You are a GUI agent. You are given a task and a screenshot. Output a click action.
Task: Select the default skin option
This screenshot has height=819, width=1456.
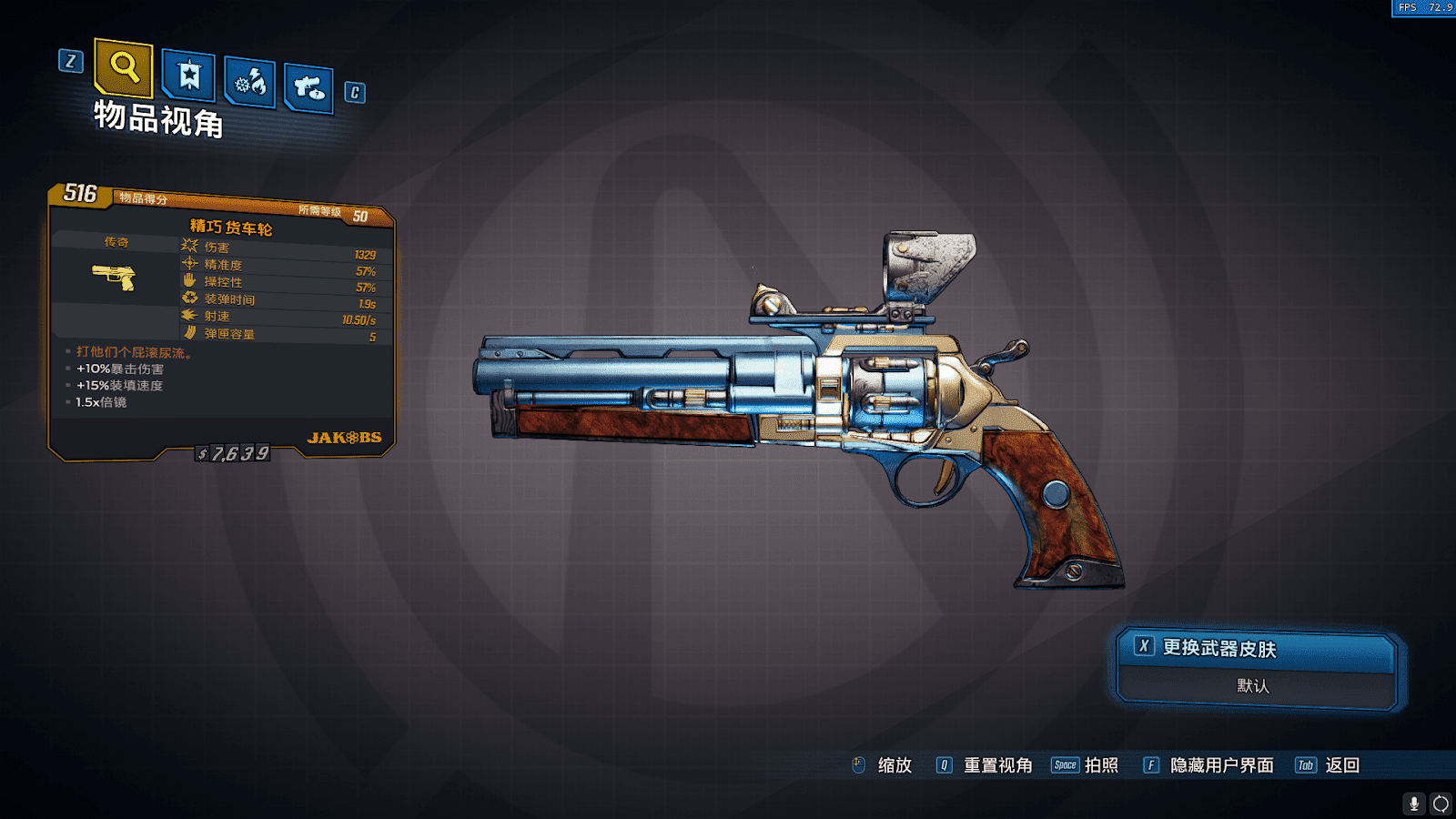point(1254,686)
